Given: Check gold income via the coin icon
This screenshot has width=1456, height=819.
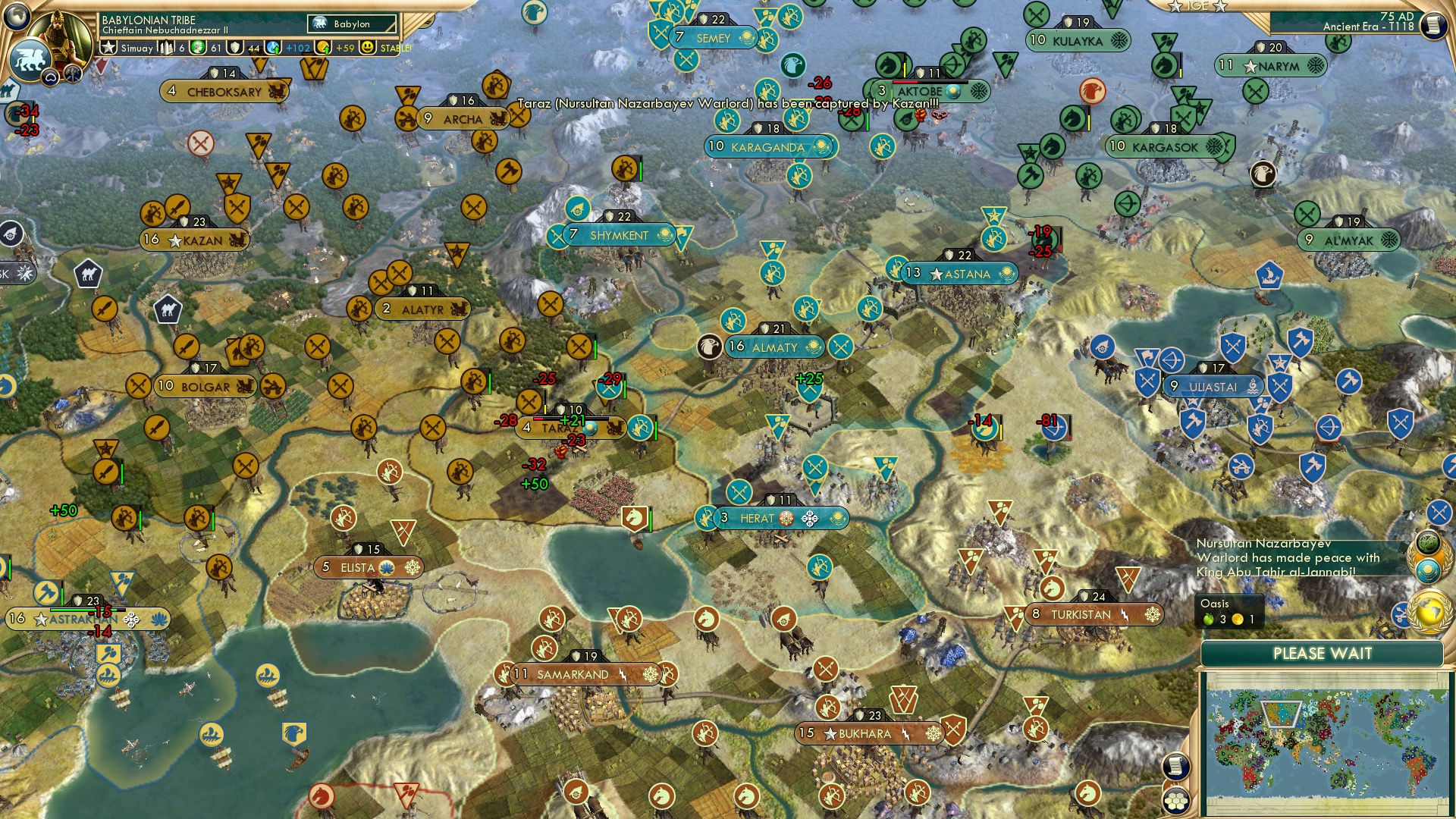Looking at the screenshot, I should [x=323, y=48].
